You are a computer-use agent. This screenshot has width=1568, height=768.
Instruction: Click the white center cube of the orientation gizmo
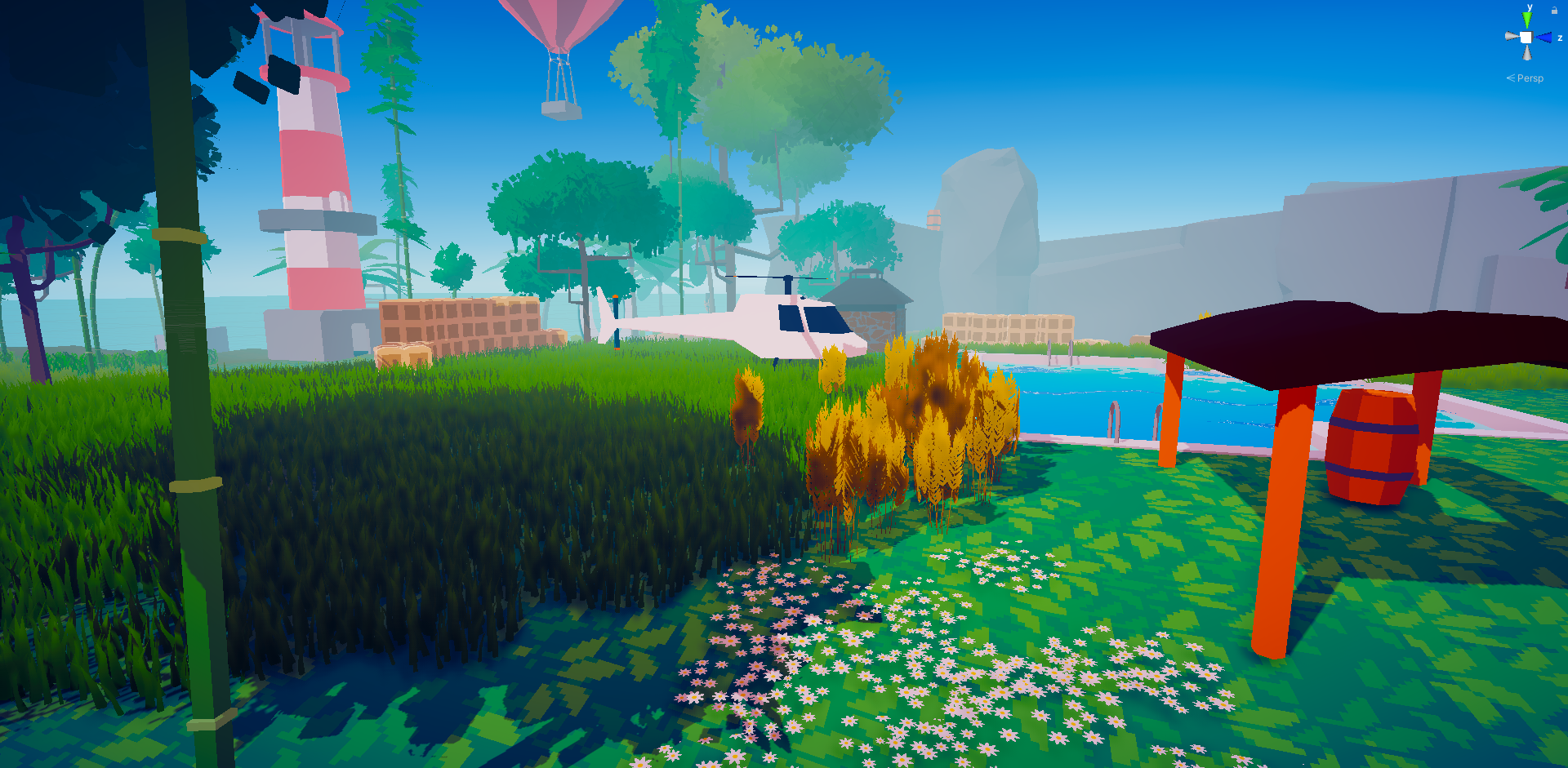coord(1526,37)
